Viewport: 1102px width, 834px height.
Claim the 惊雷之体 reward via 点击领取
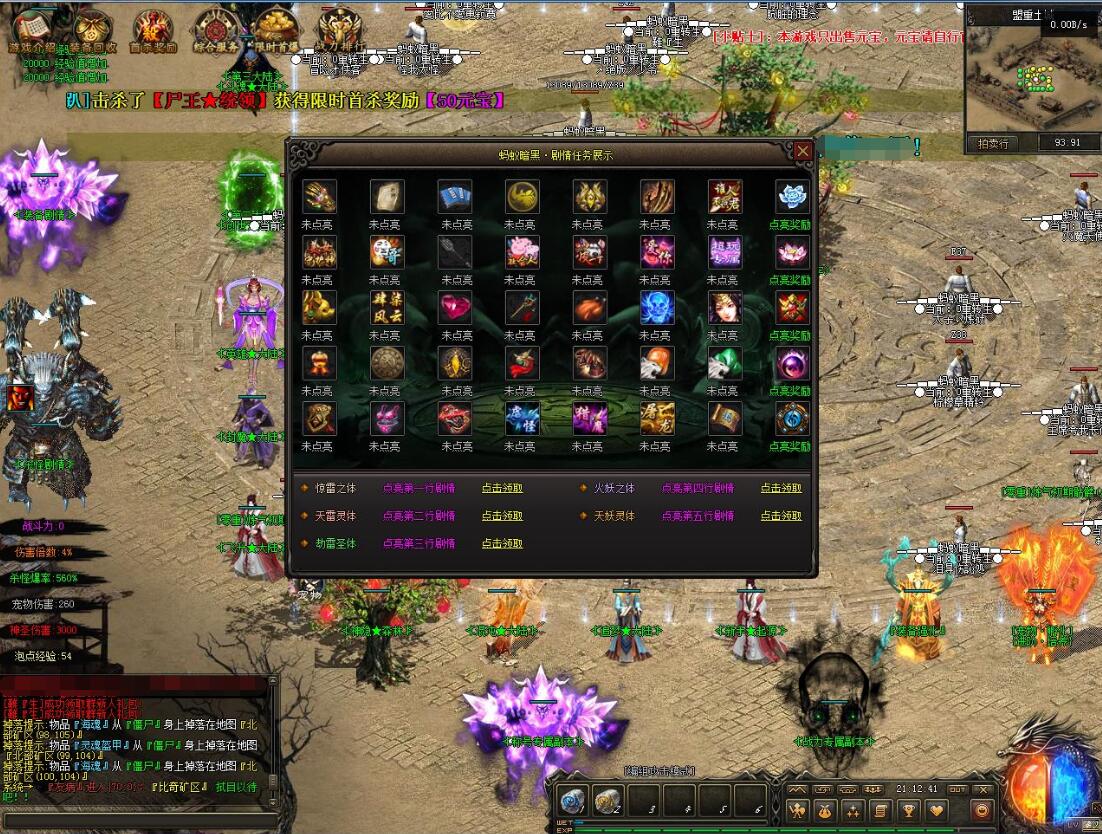pyautogui.click(x=502, y=488)
